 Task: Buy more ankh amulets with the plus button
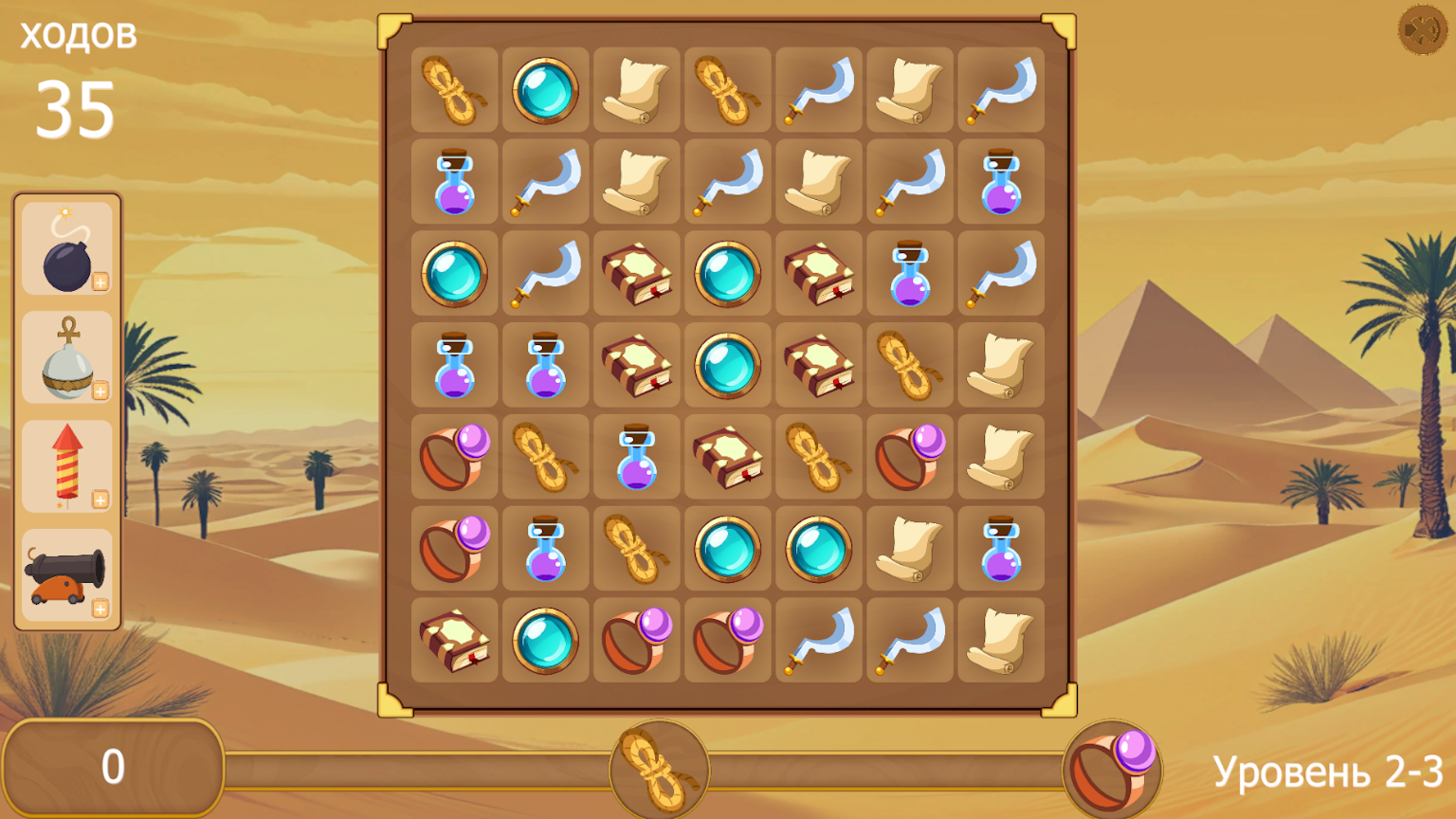point(100,390)
